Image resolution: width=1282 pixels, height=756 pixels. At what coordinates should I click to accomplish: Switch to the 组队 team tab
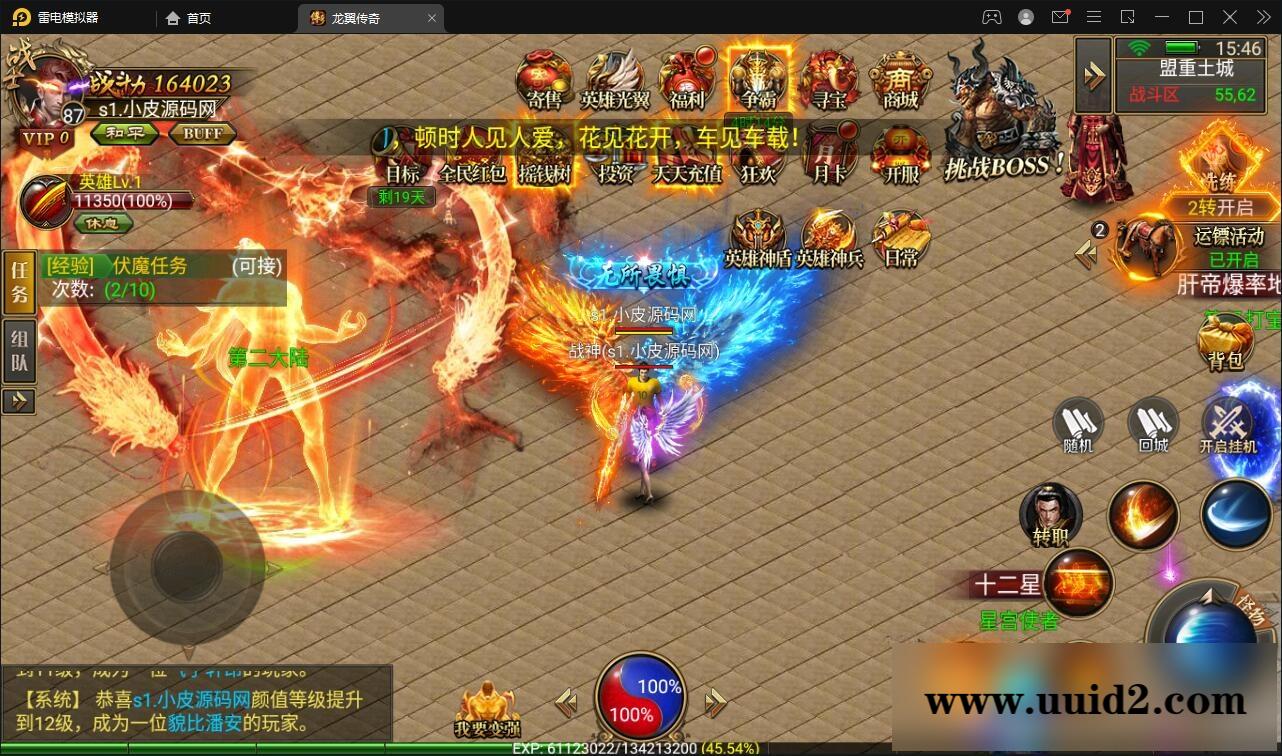pyautogui.click(x=19, y=346)
